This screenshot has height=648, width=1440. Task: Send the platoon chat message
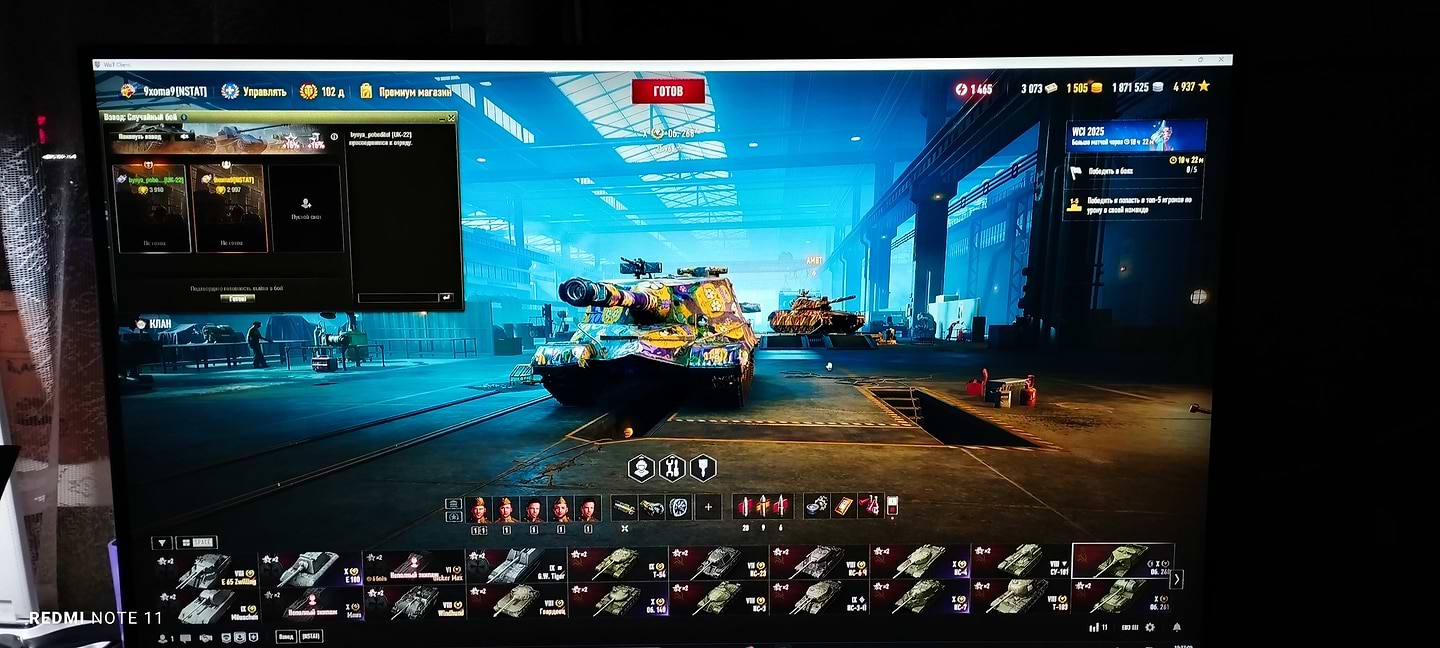coord(445,297)
